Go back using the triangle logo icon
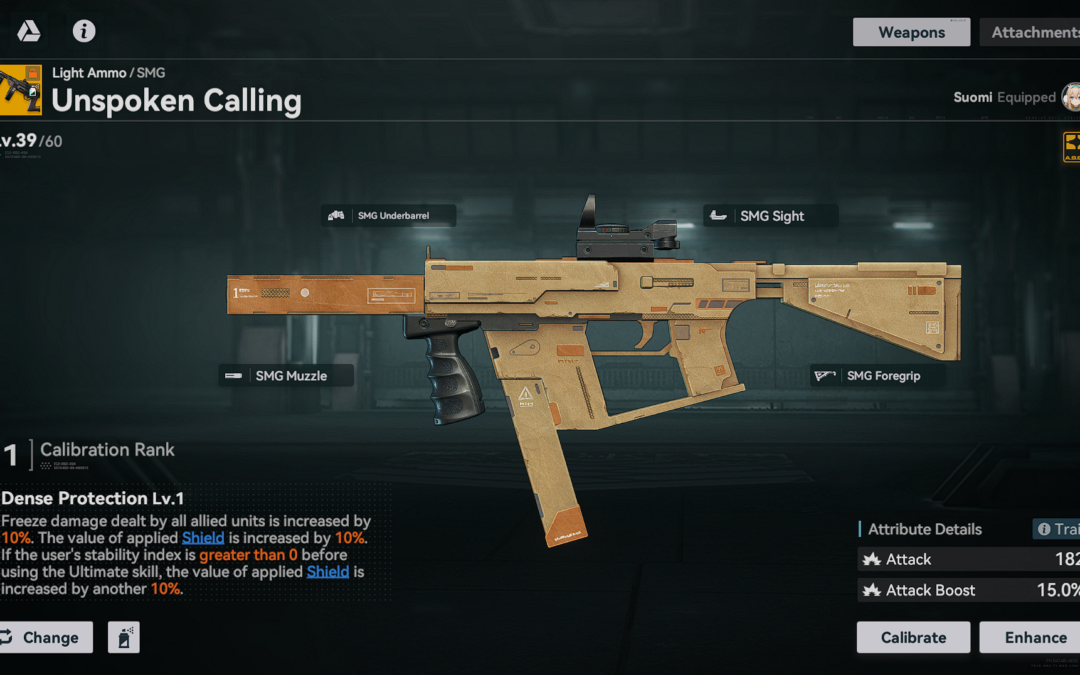The height and width of the screenshot is (675, 1080). 28,31
